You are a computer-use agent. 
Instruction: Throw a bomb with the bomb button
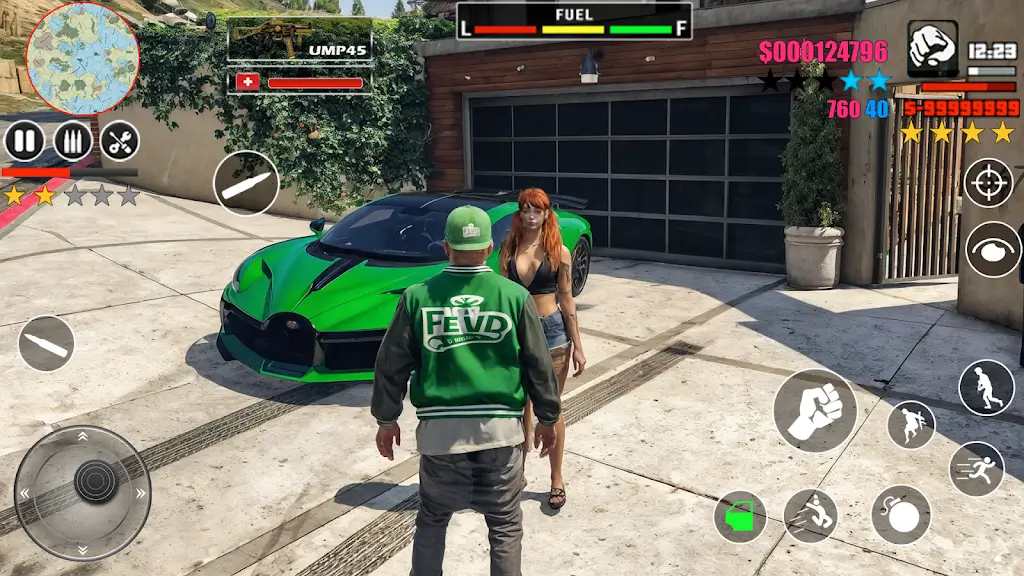pyautogui.click(x=900, y=515)
